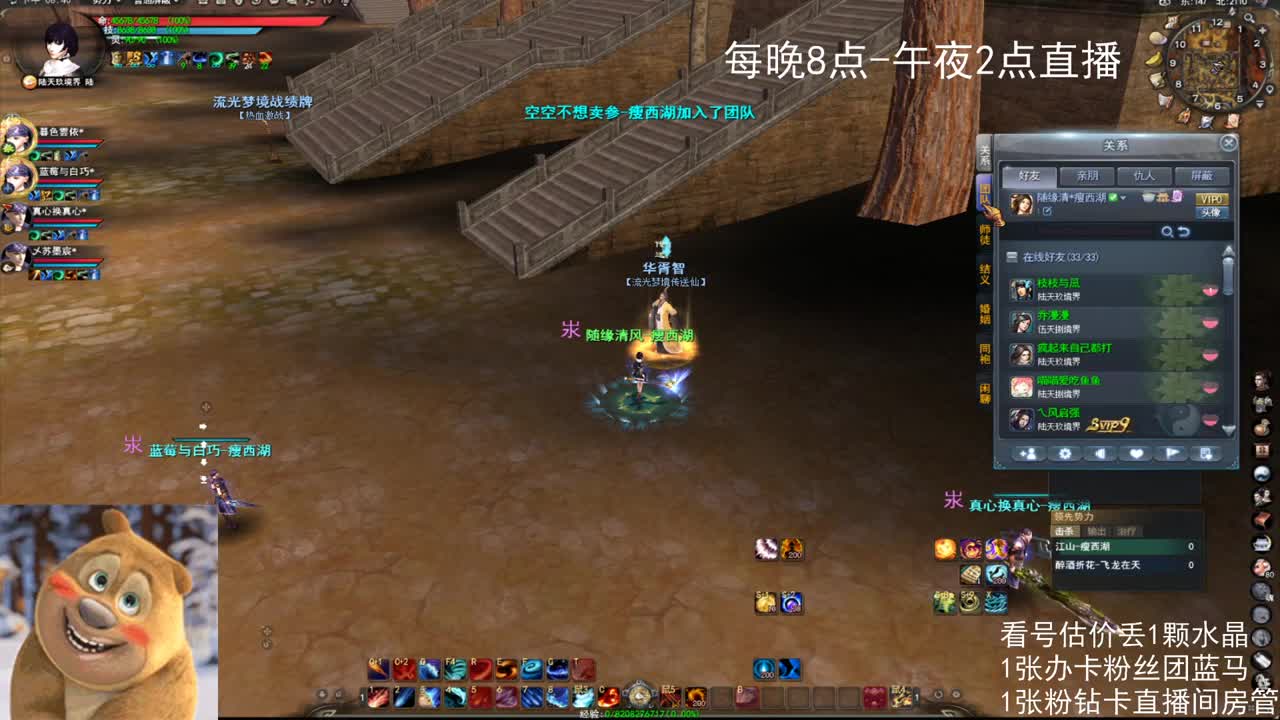Click the experience bar at screen bottom
The image size is (1280, 720).
[x=640, y=712]
